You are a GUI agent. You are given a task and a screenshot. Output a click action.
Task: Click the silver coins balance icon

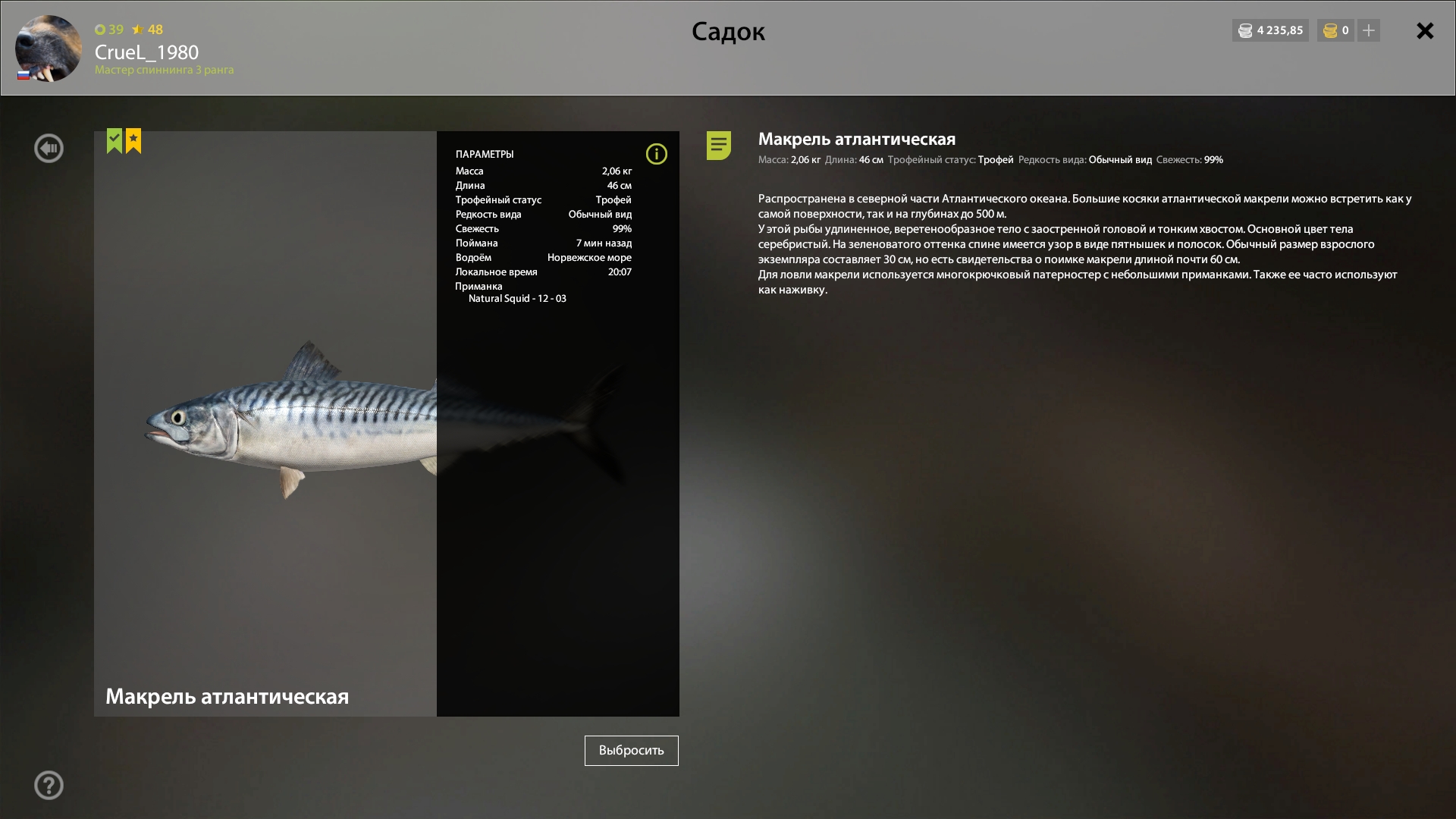click(1246, 30)
